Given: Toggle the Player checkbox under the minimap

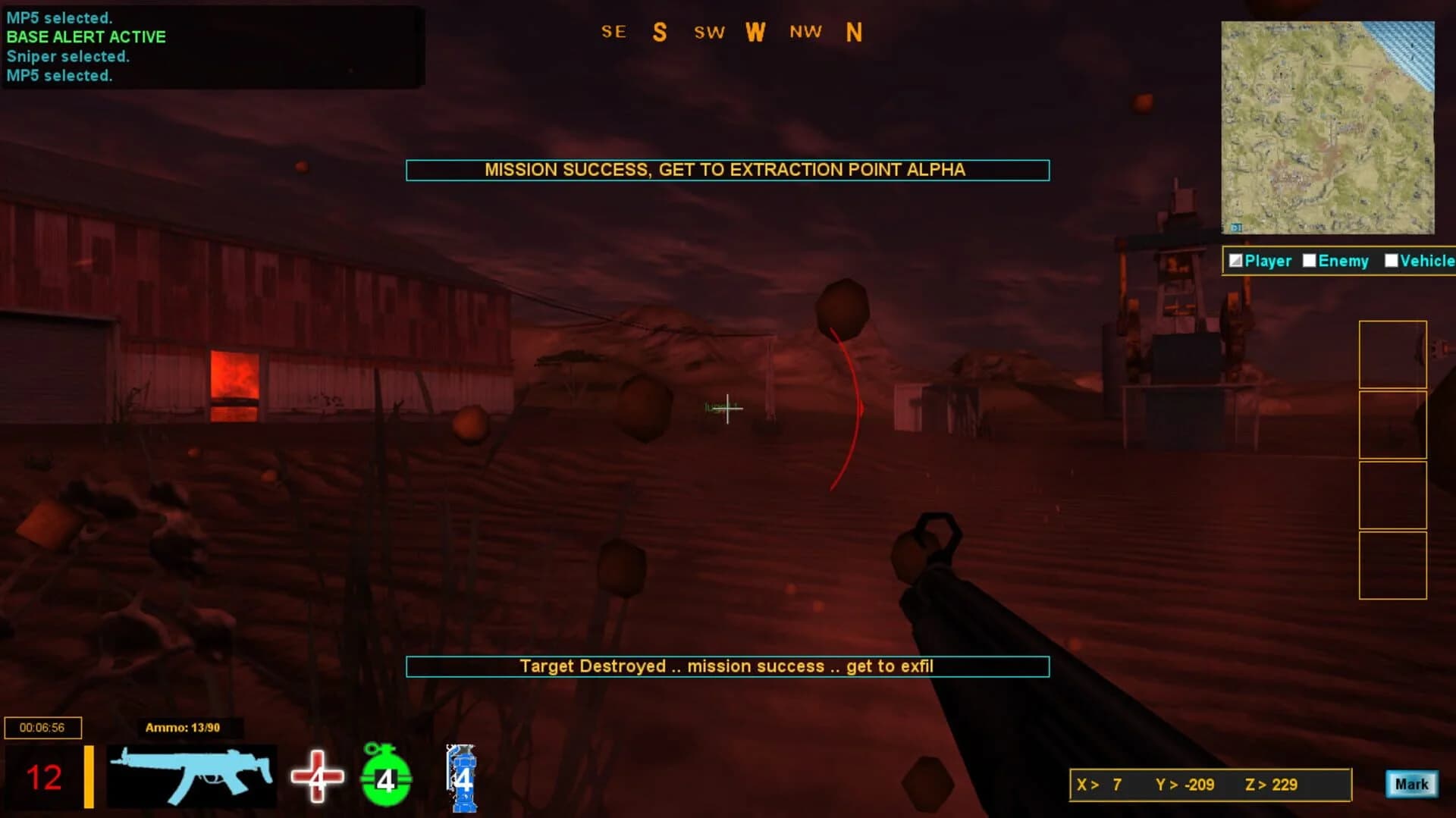Looking at the screenshot, I should (1237, 261).
